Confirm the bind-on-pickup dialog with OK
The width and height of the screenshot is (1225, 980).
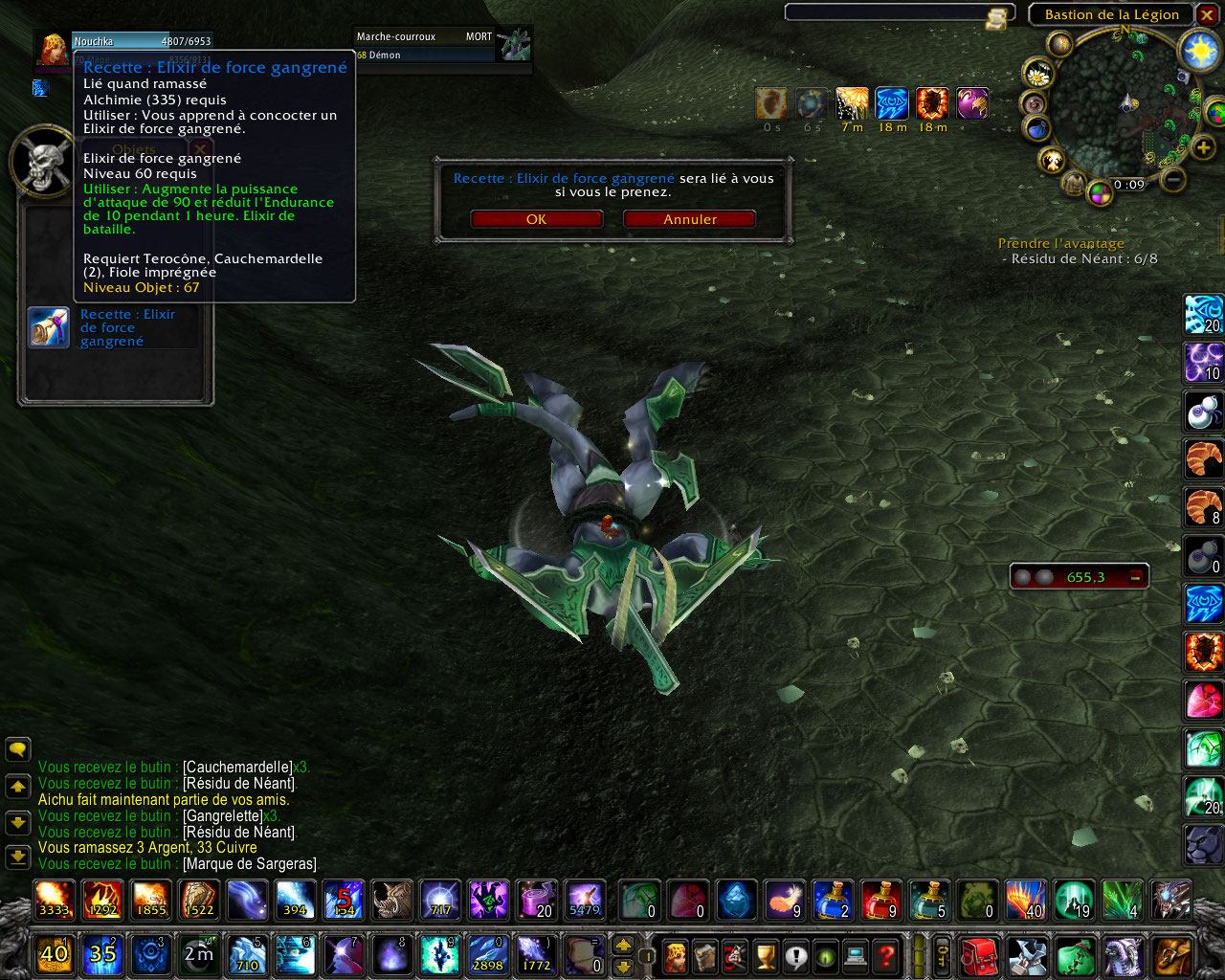point(536,219)
